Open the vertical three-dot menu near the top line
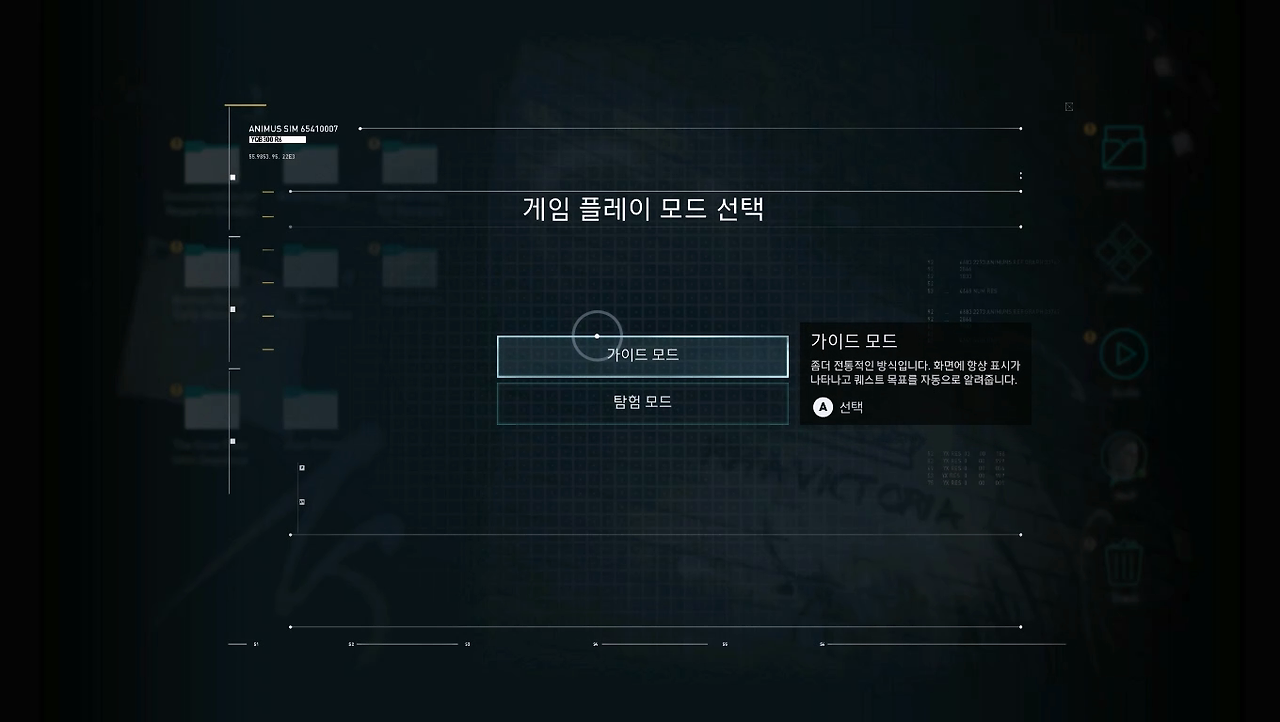Viewport: 1280px width, 722px height. pyautogui.click(x=1020, y=175)
